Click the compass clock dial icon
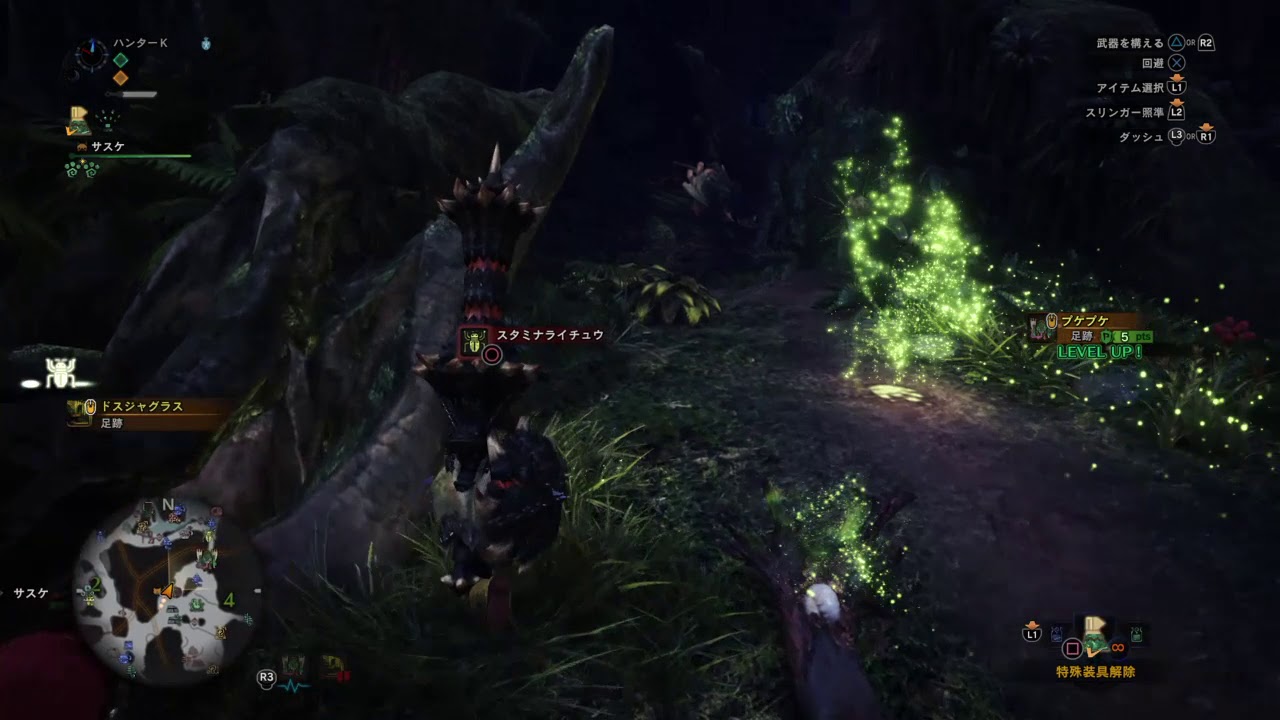This screenshot has width=1280, height=720. pyautogui.click(x=93, y=56)
